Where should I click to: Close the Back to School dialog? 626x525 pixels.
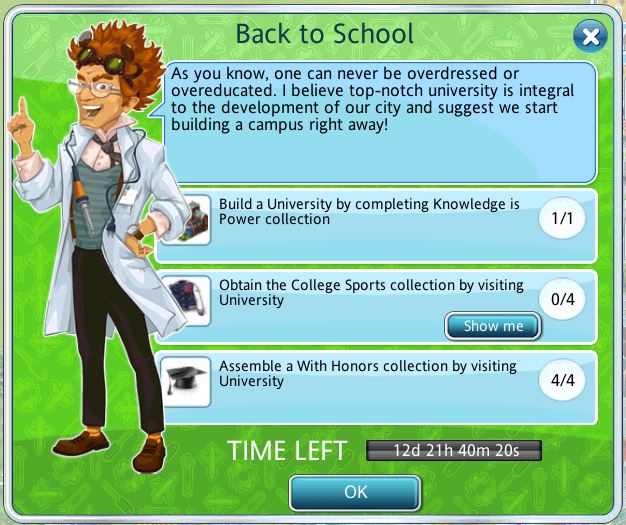coord(591,37)
